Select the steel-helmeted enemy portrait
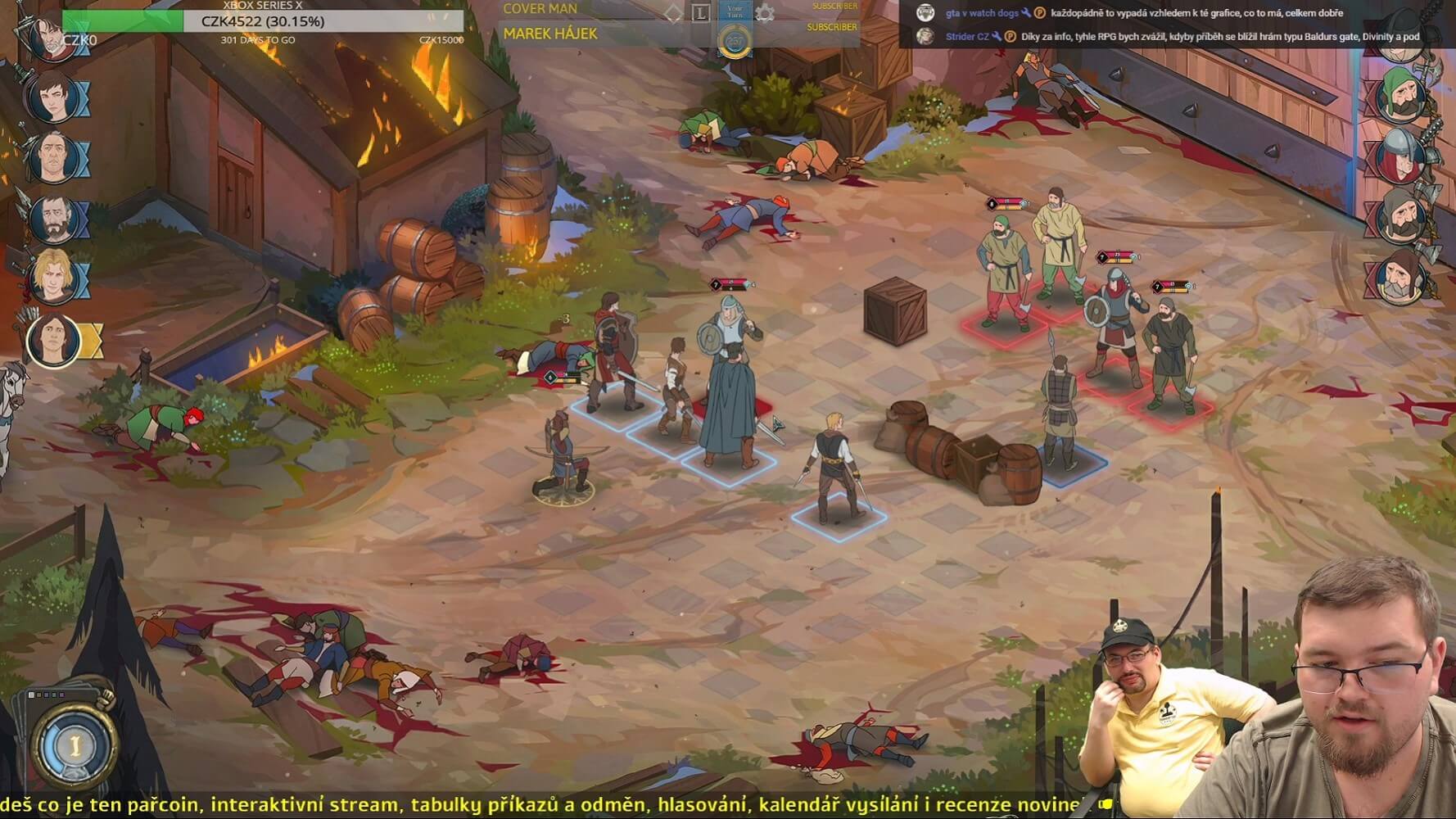1456x819 pixels. coord(1402,156)
